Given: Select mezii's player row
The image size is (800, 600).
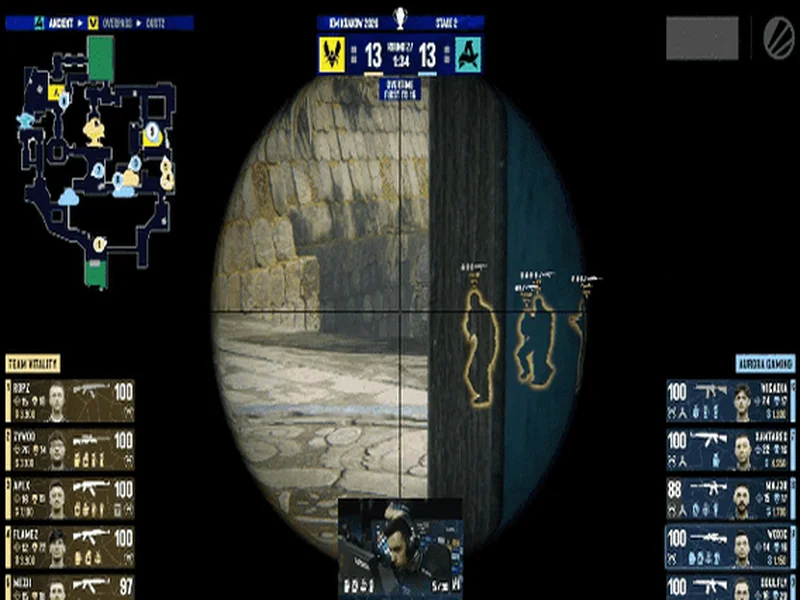Looking at the screenshot, I should [x=70, y=587].
